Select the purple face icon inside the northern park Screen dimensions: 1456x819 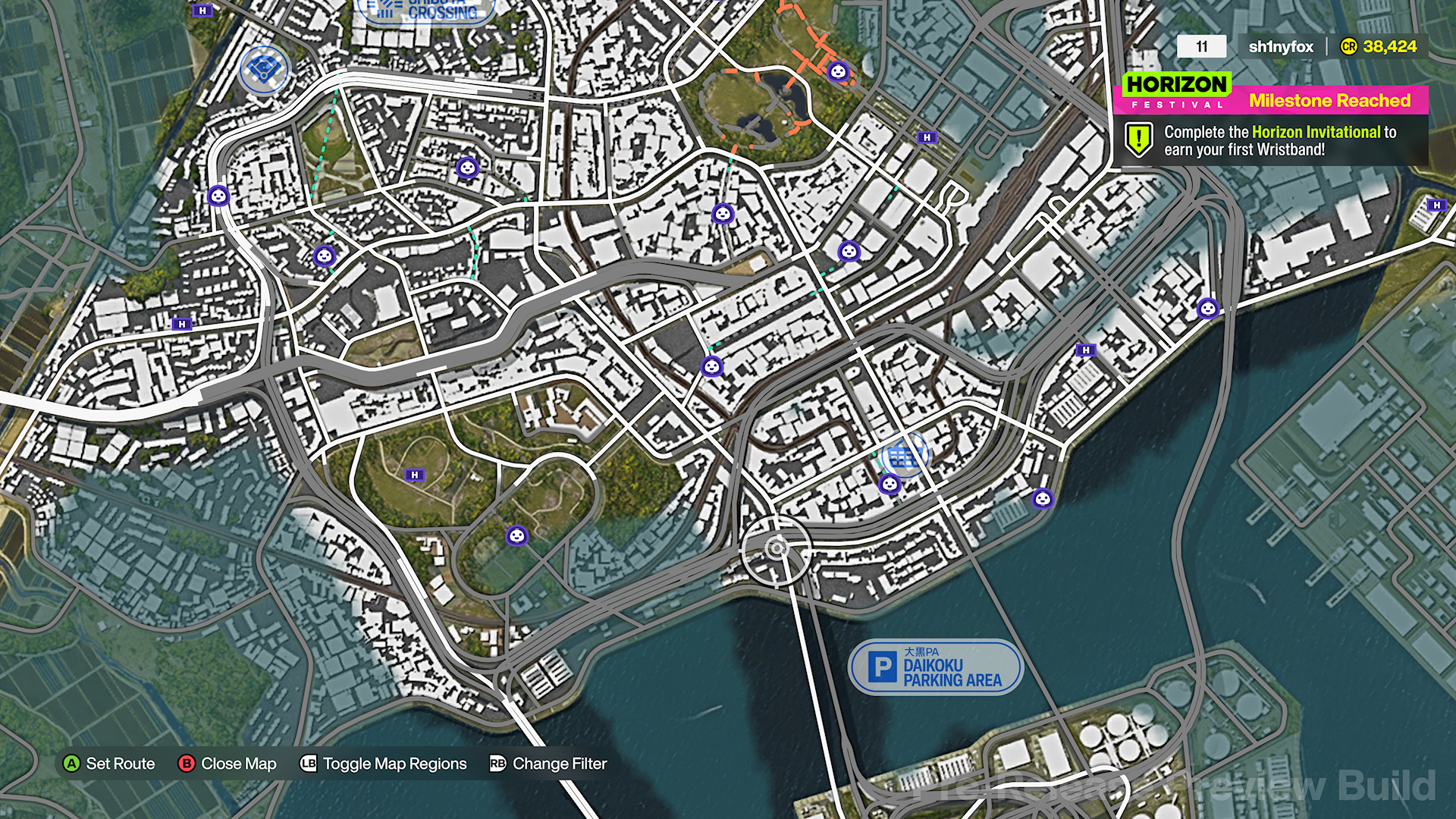[839, 71]
